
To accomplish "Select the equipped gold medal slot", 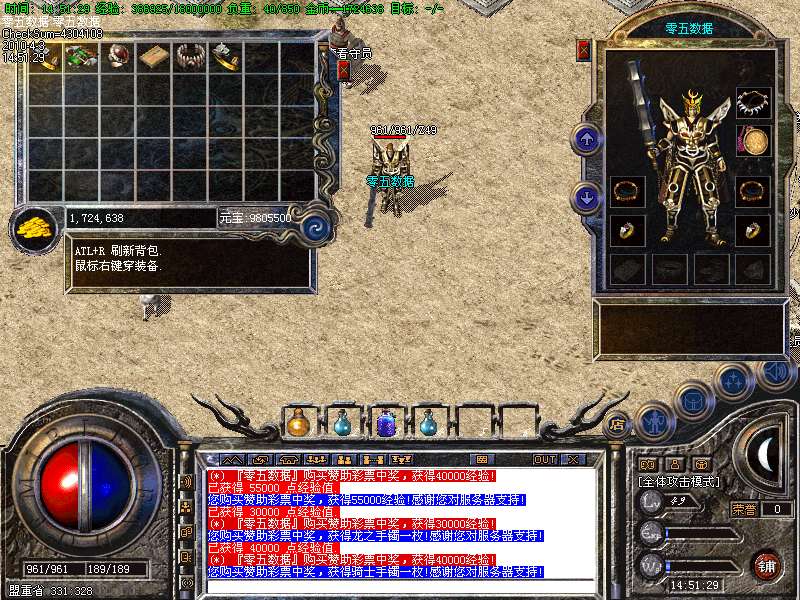I will point(753,141).
